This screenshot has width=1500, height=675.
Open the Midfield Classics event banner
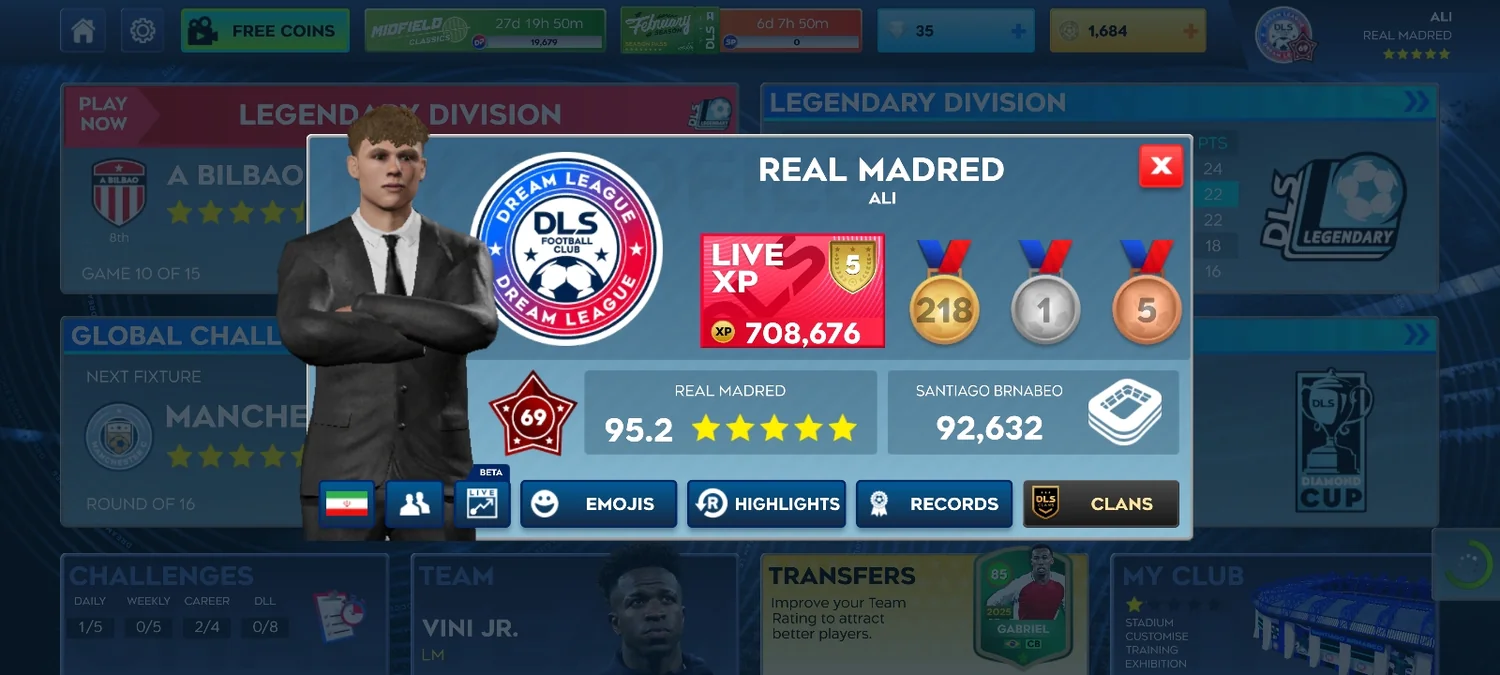(x=485, y=31)
